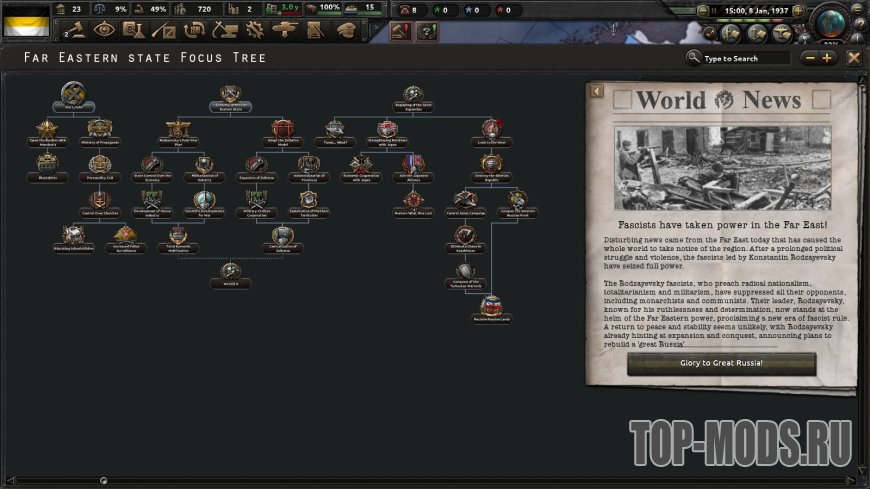Screen dimensions: 870x489
Task: Select Join the Japanese Alliance focus
Action: pos(413,166)
